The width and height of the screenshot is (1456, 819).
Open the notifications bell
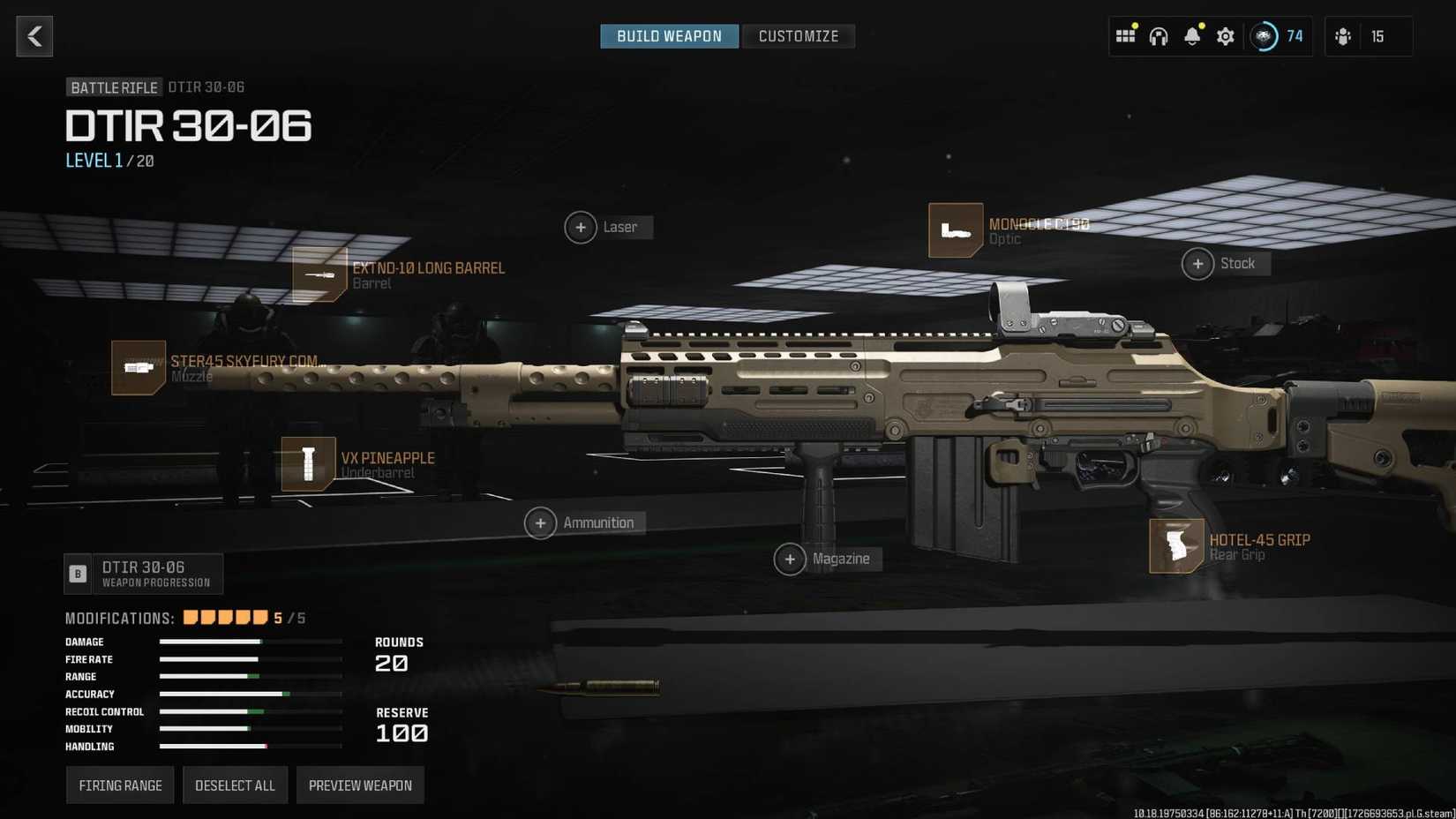tap(1191, 36)
